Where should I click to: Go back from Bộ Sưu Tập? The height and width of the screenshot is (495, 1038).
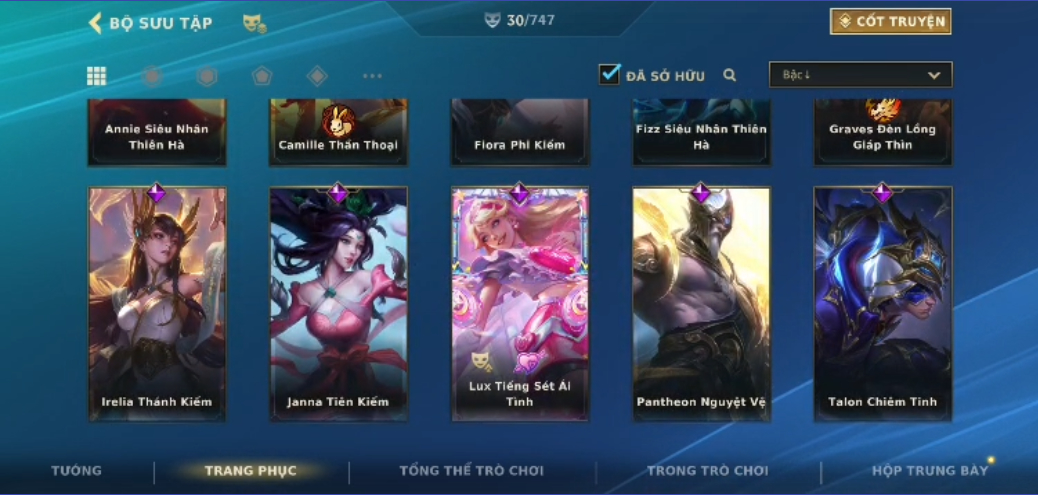(96, 22)
